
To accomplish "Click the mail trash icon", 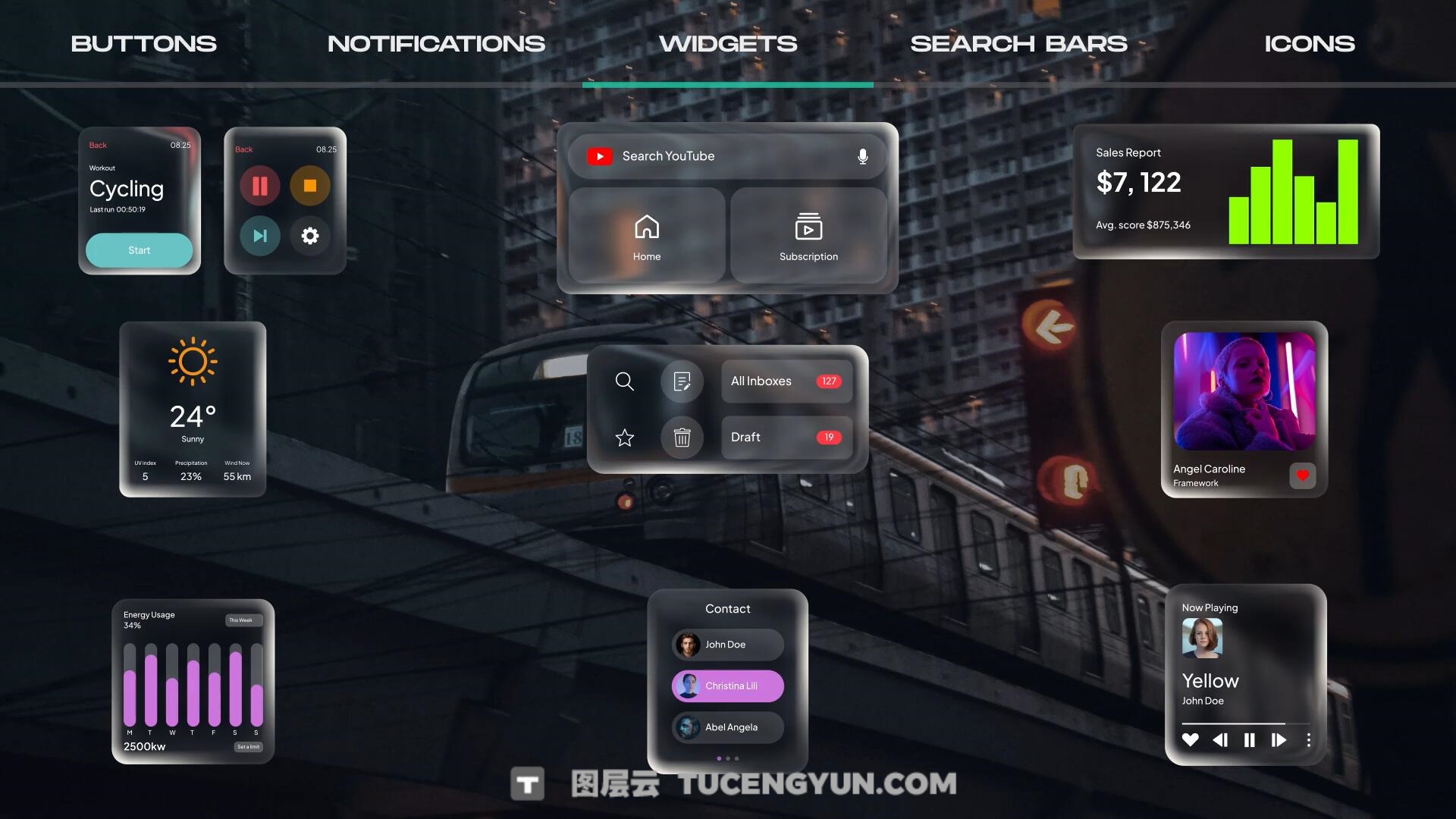I will point(682,438).
